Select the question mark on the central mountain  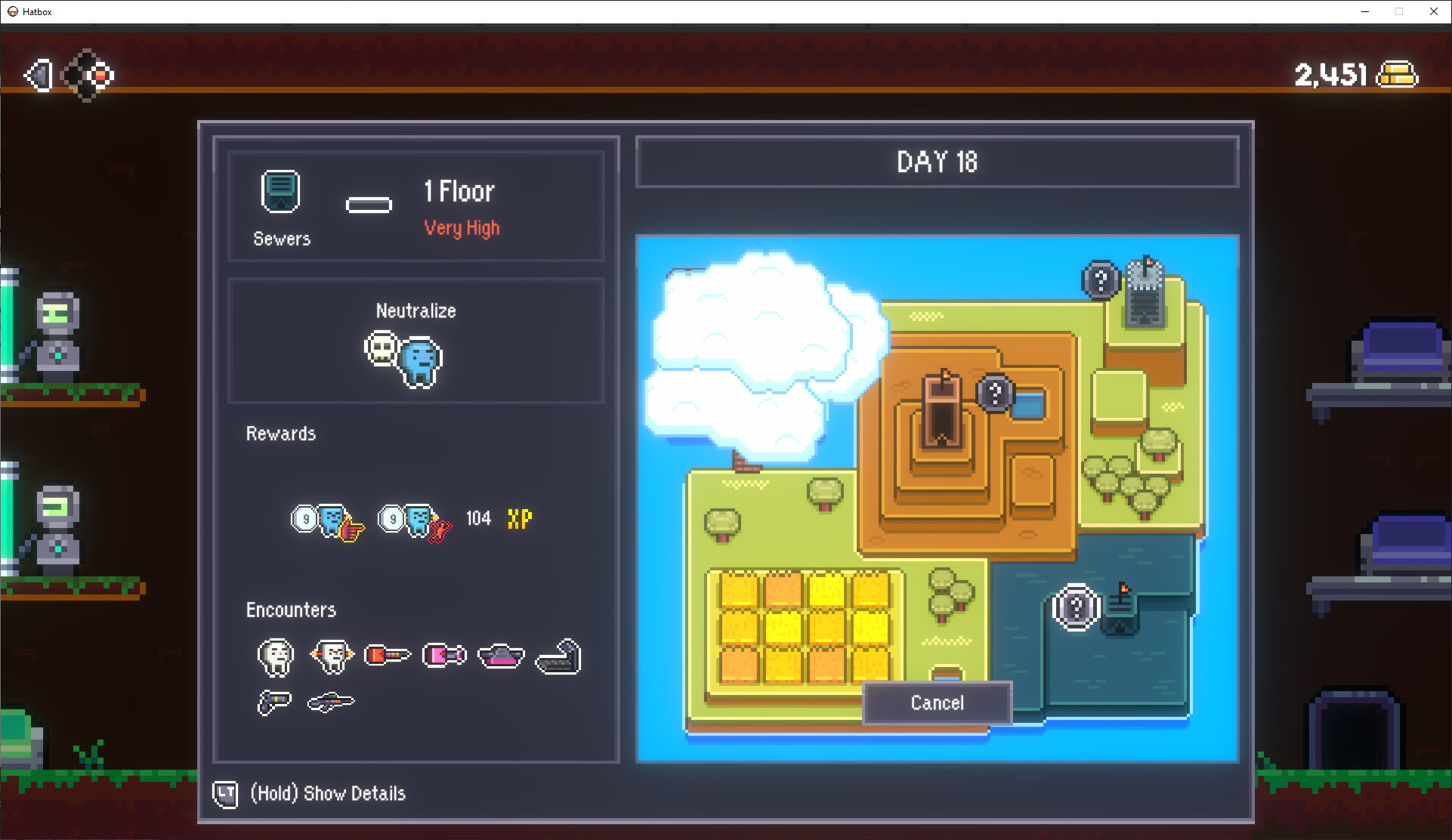click(x=996, y=393)
